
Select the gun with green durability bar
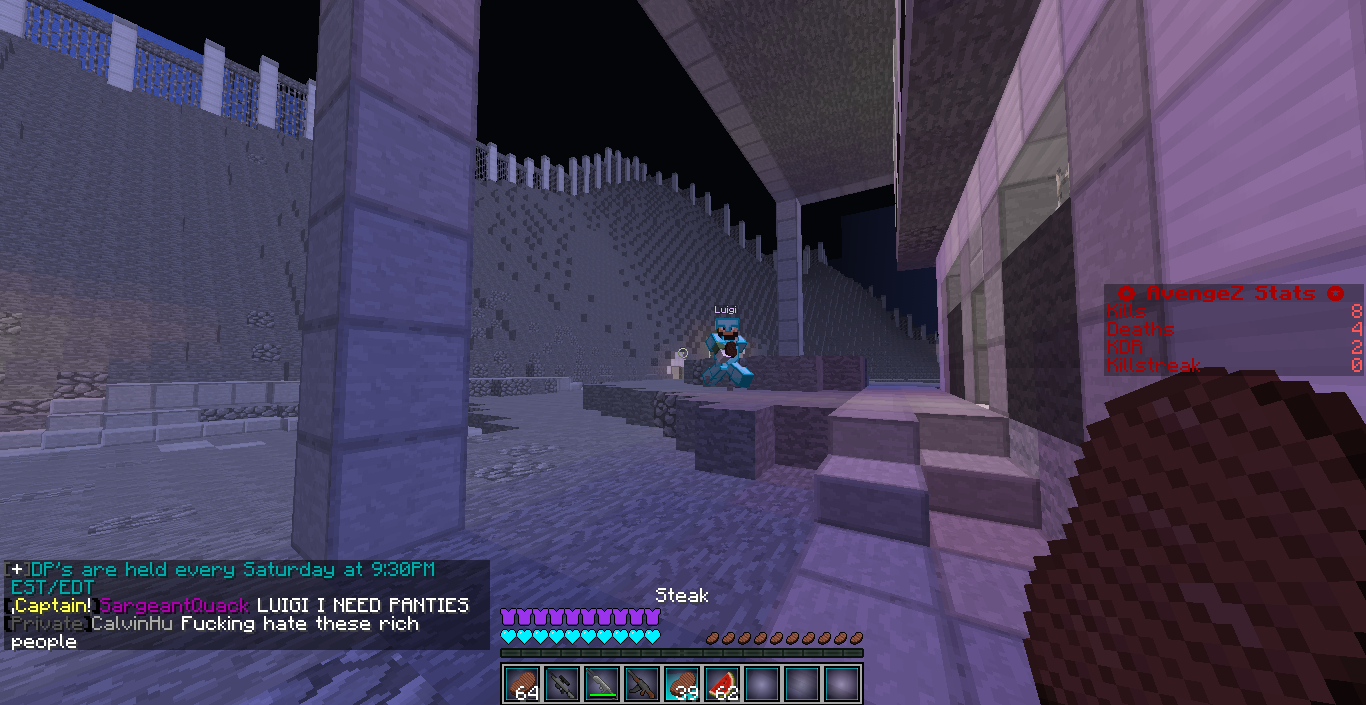(602, 684)
